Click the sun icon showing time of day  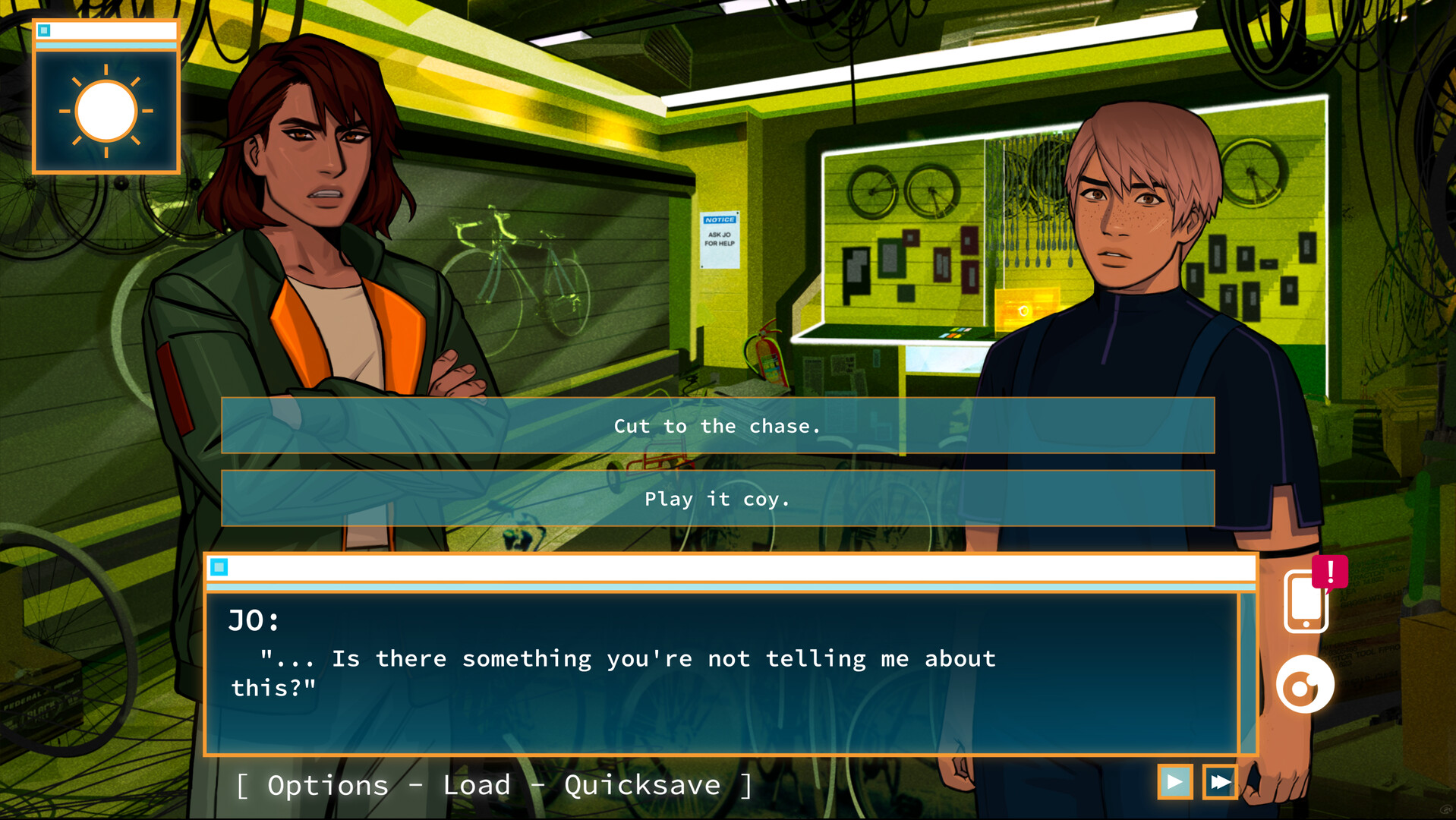coord(106,111)
